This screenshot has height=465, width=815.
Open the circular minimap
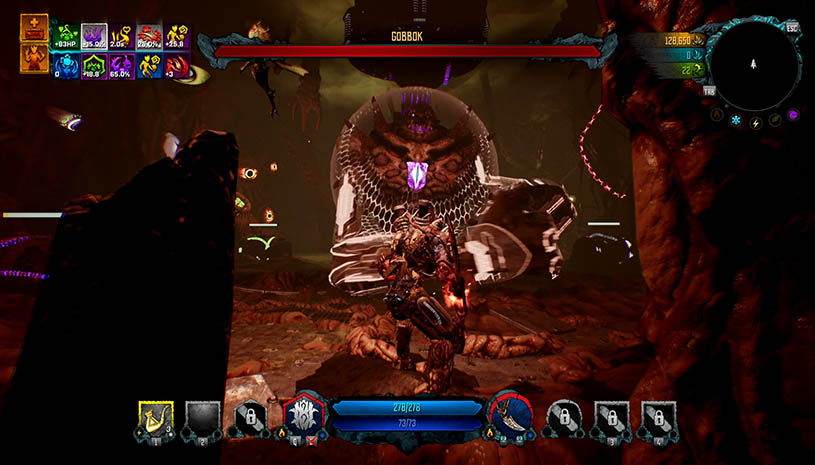[759, 67]
